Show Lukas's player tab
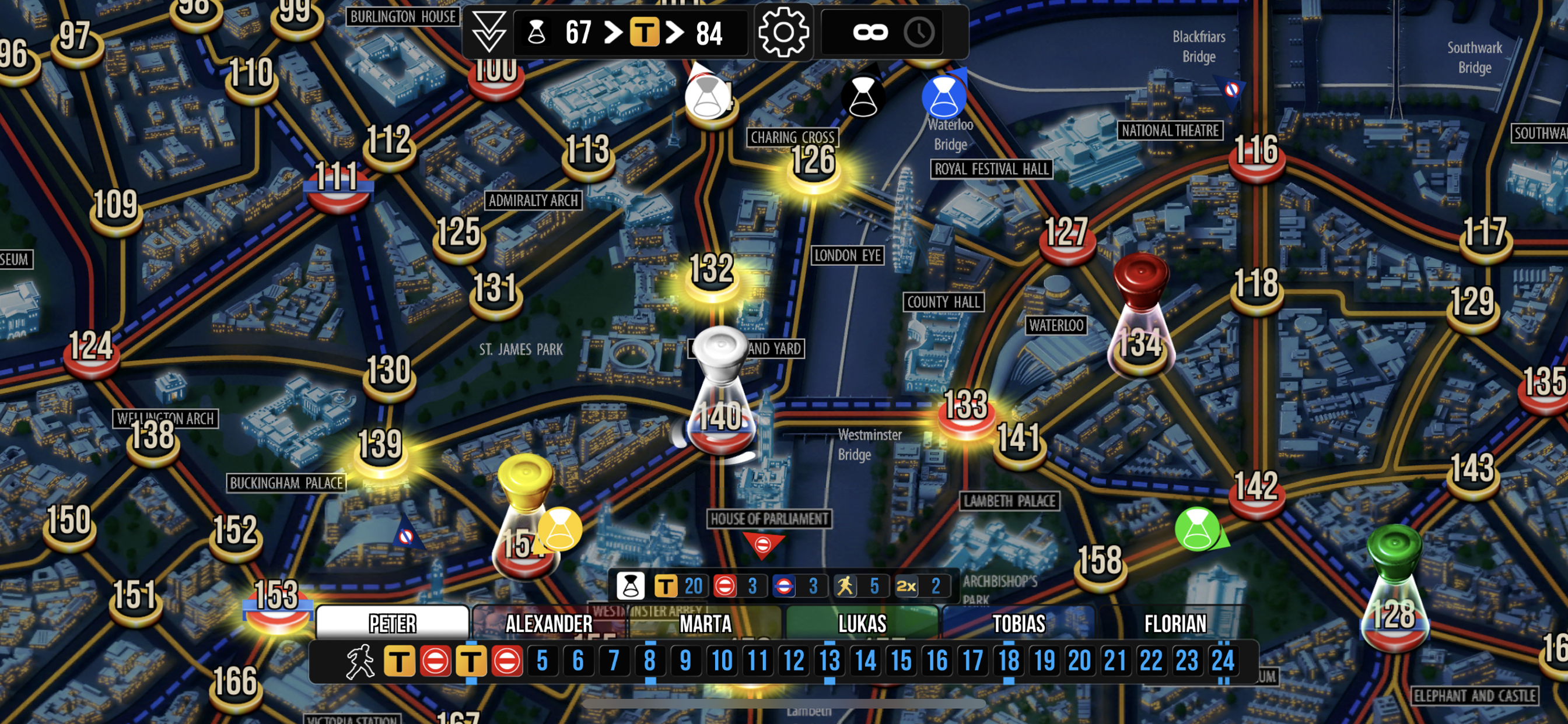This screenshot has height=724, width=1568. click(862, 623)
